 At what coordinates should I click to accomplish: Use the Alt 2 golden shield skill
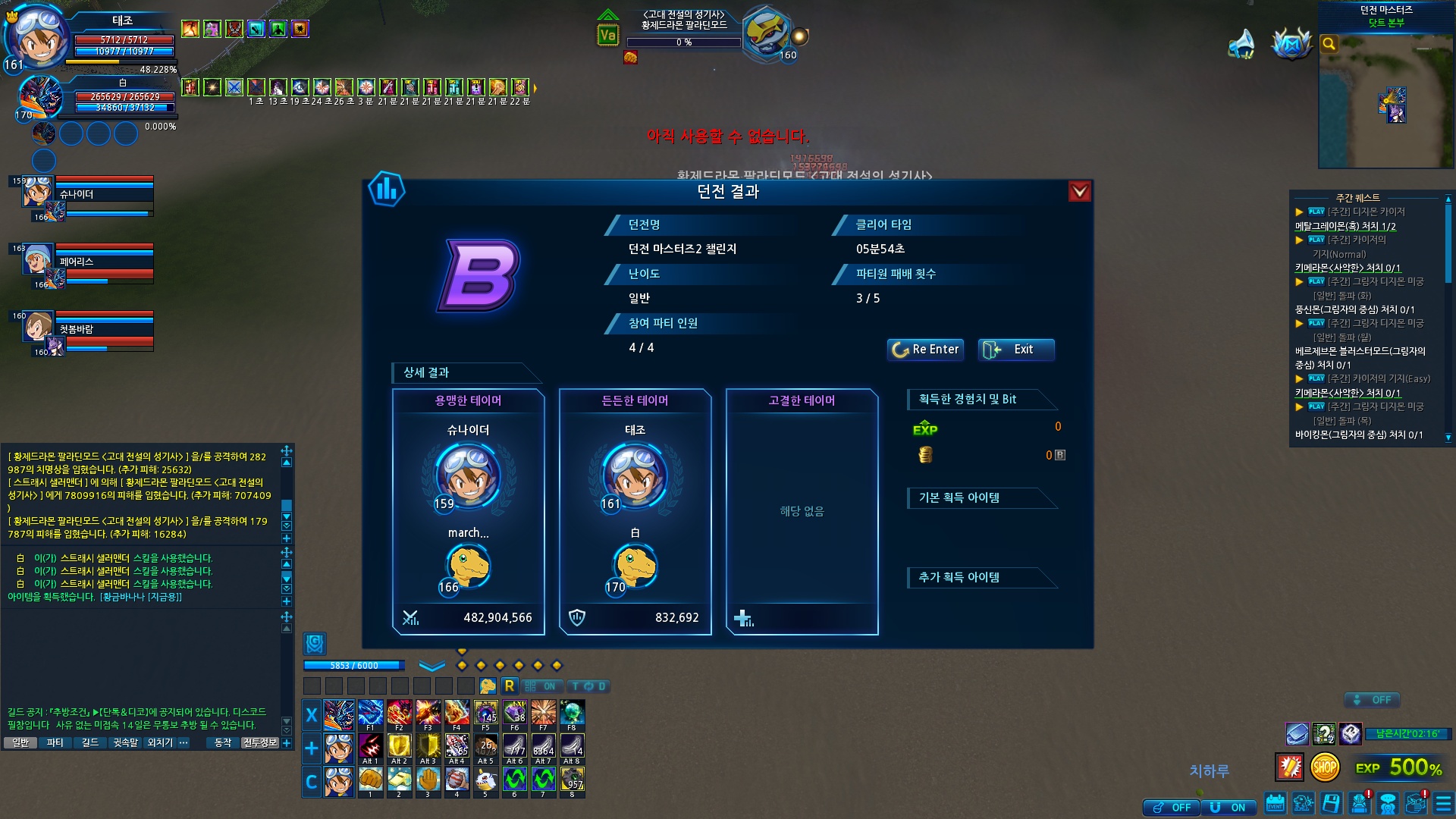tap(400, 747)
